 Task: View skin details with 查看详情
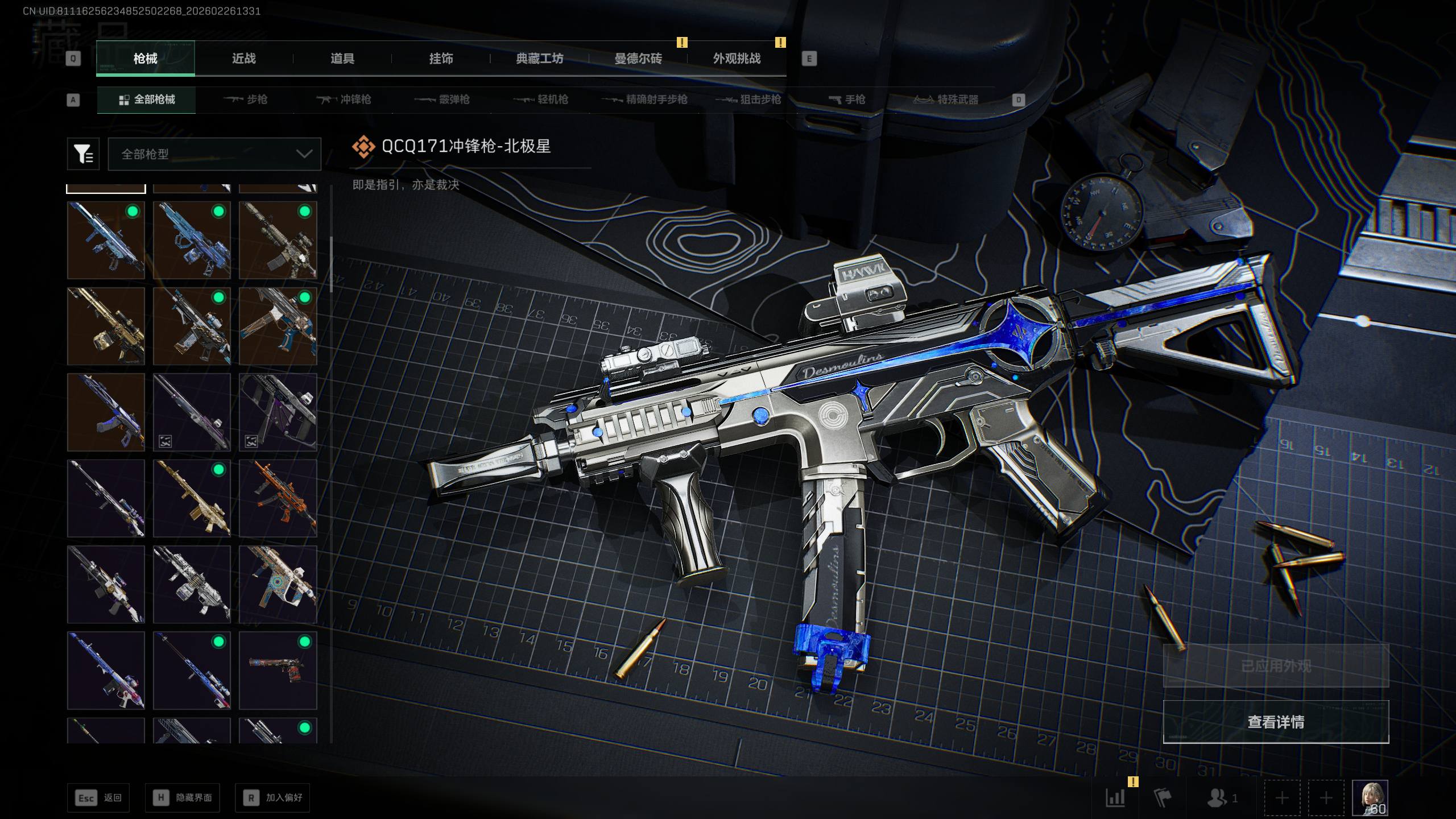(x=1275, y=722)
